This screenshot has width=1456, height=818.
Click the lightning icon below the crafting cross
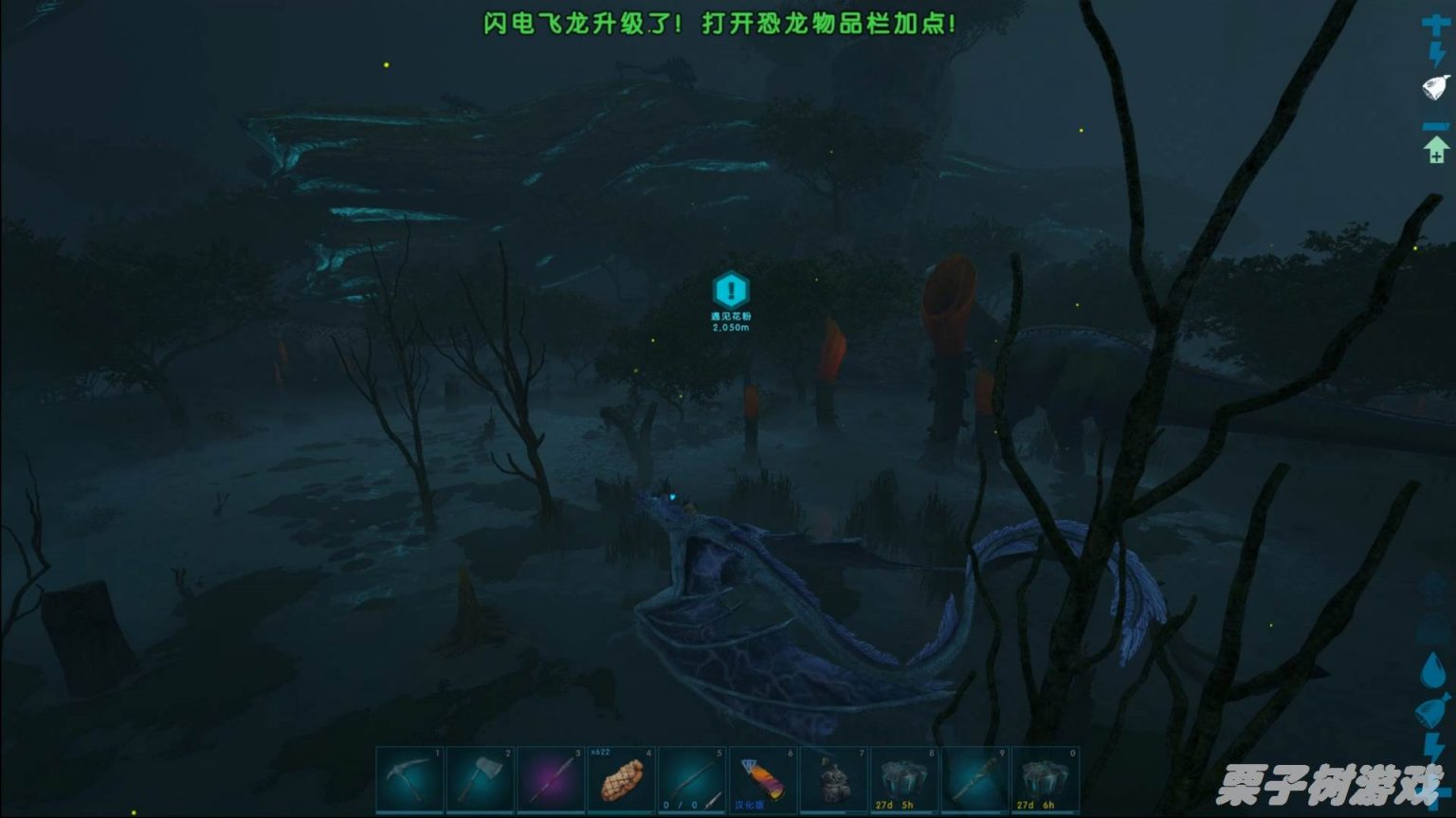coord(1437,52)
